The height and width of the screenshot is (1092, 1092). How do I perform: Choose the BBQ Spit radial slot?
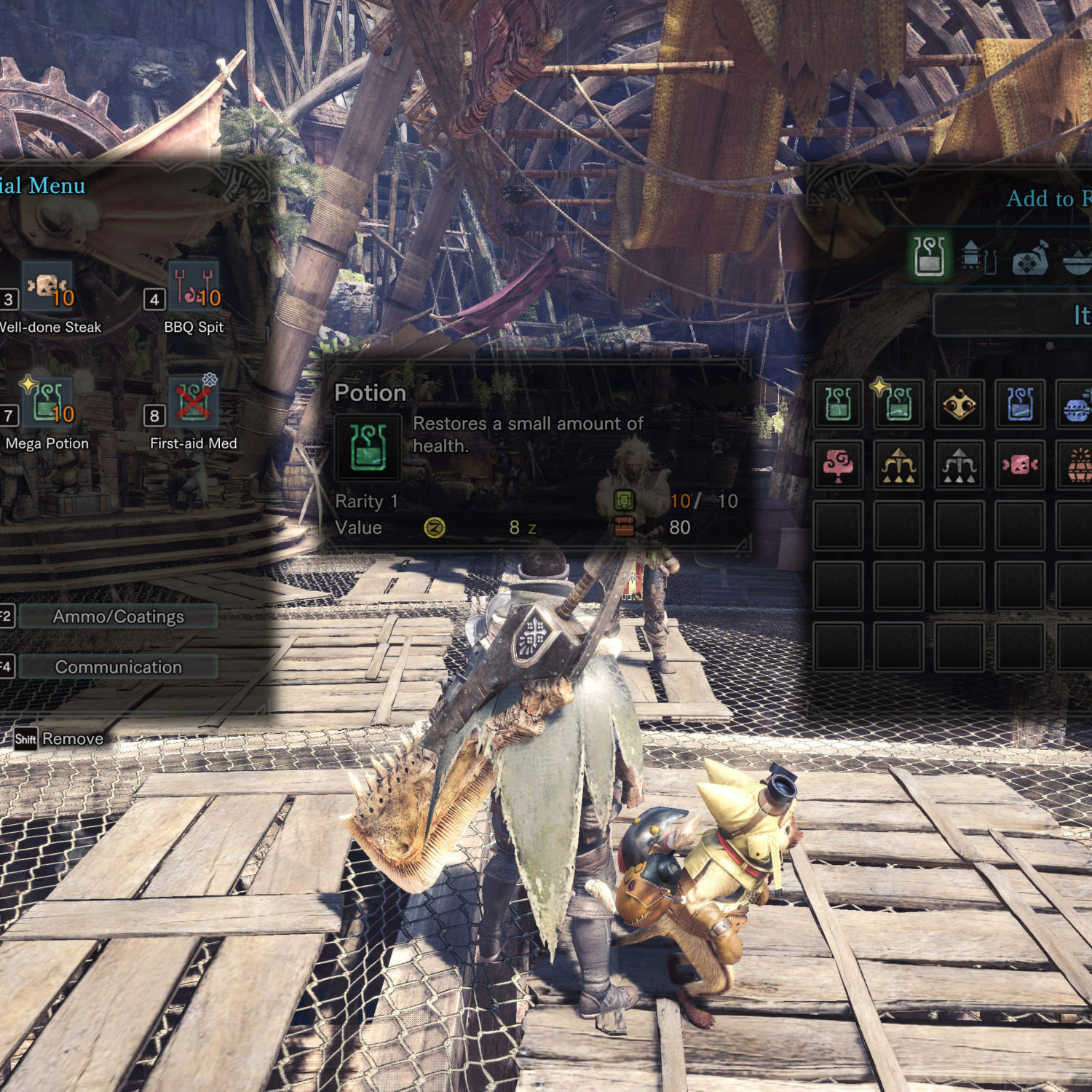click(194, 286)
